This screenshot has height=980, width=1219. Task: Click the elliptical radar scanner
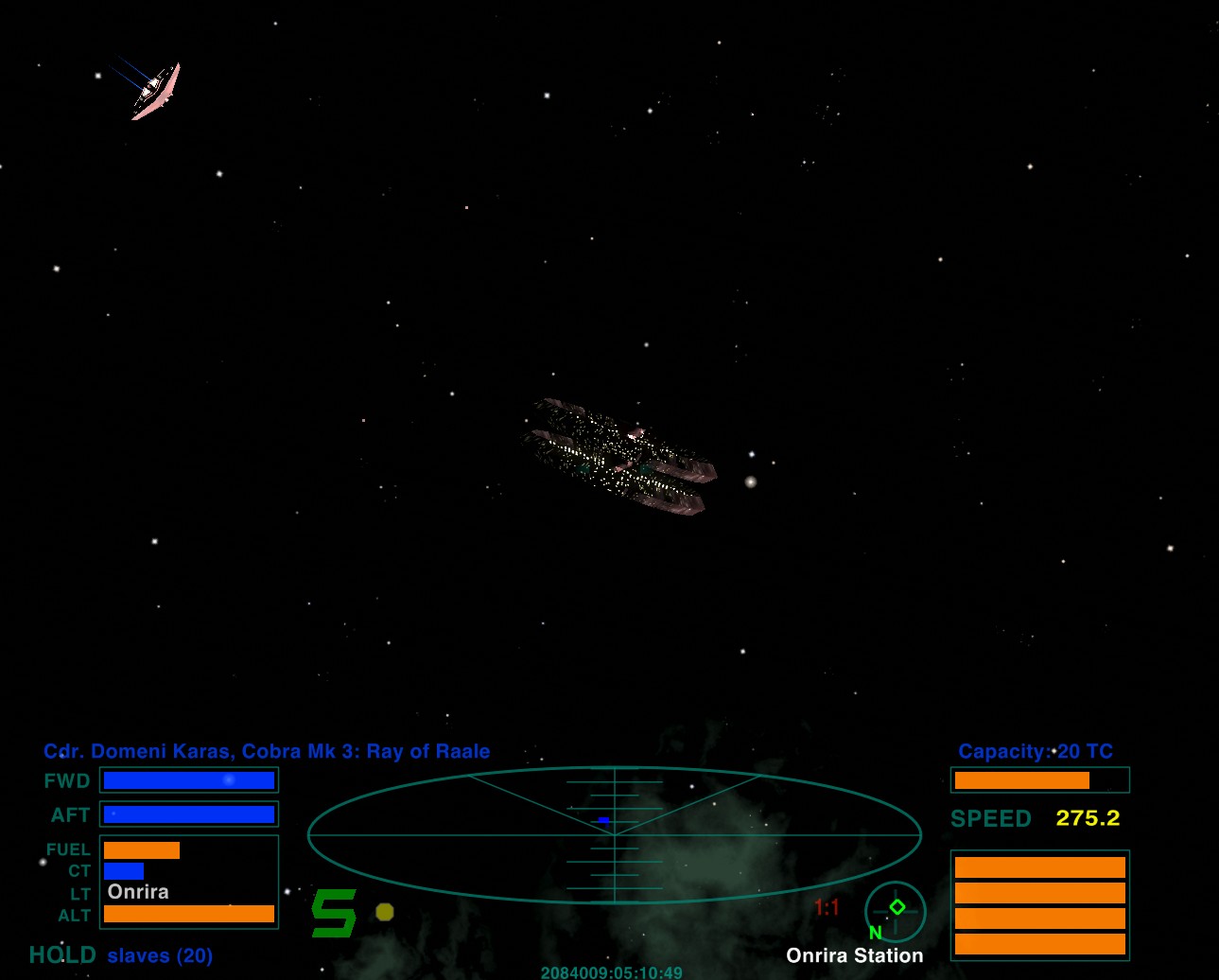tap(615, 834)
